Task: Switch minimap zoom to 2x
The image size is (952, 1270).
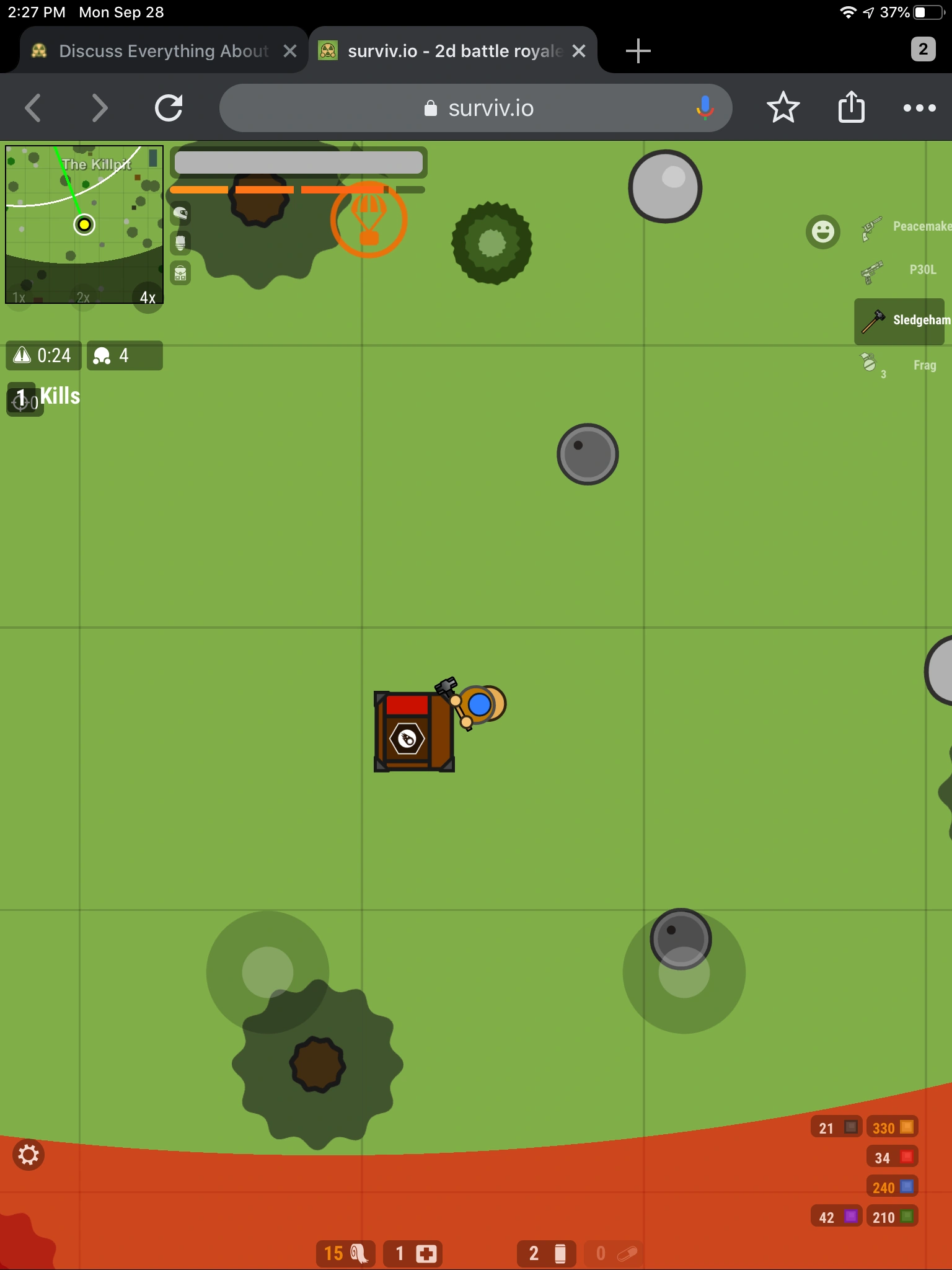Action: tap(82, 297)
